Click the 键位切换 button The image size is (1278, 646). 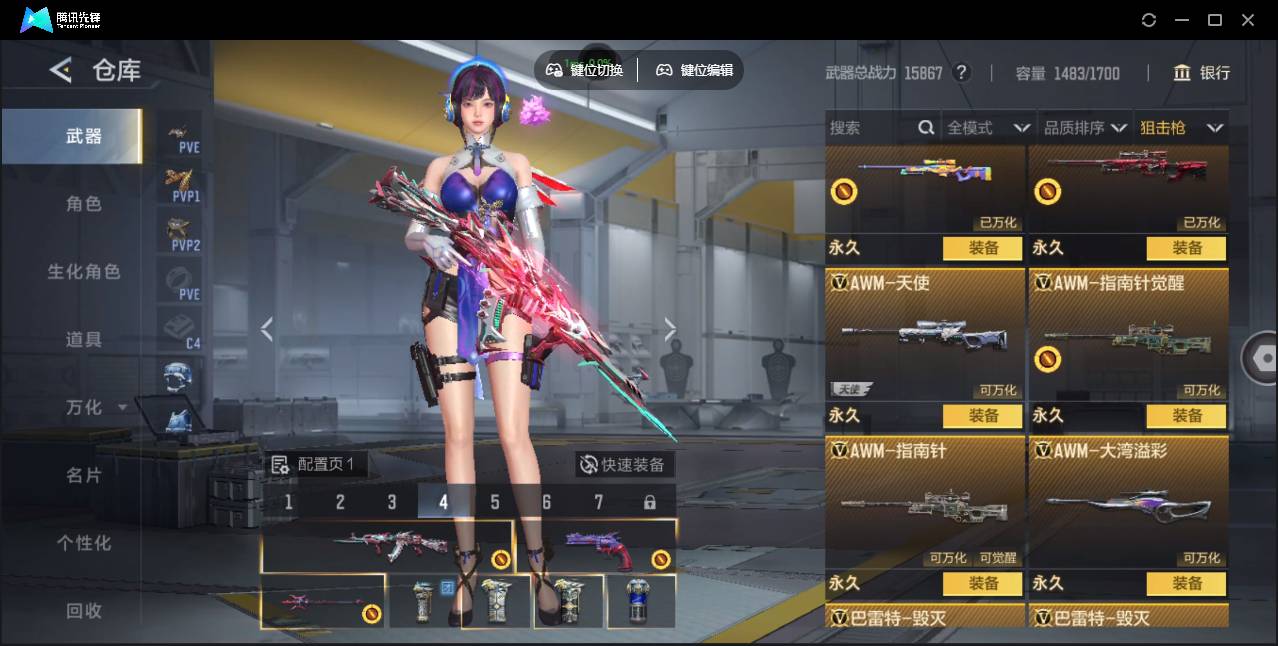coord(585,70)
